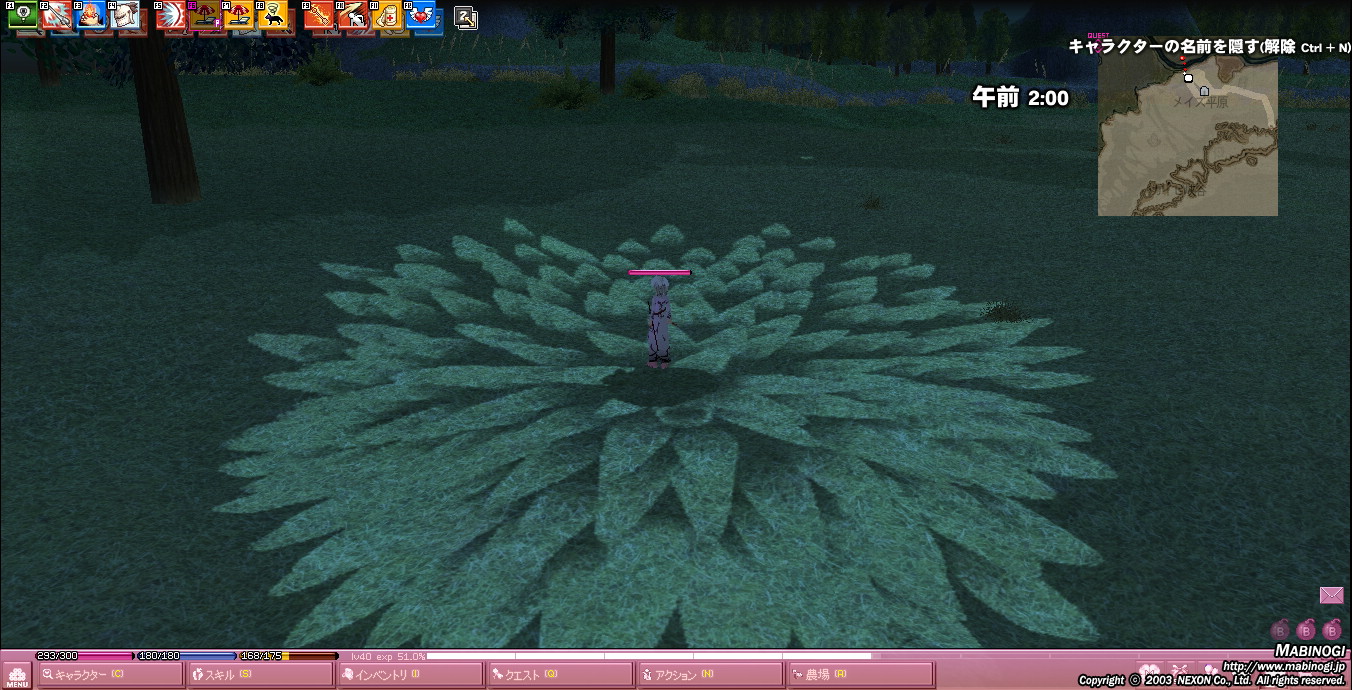Activate the F1 green skill icon
Screen dimensions: 1352x690
click(23, 15)
